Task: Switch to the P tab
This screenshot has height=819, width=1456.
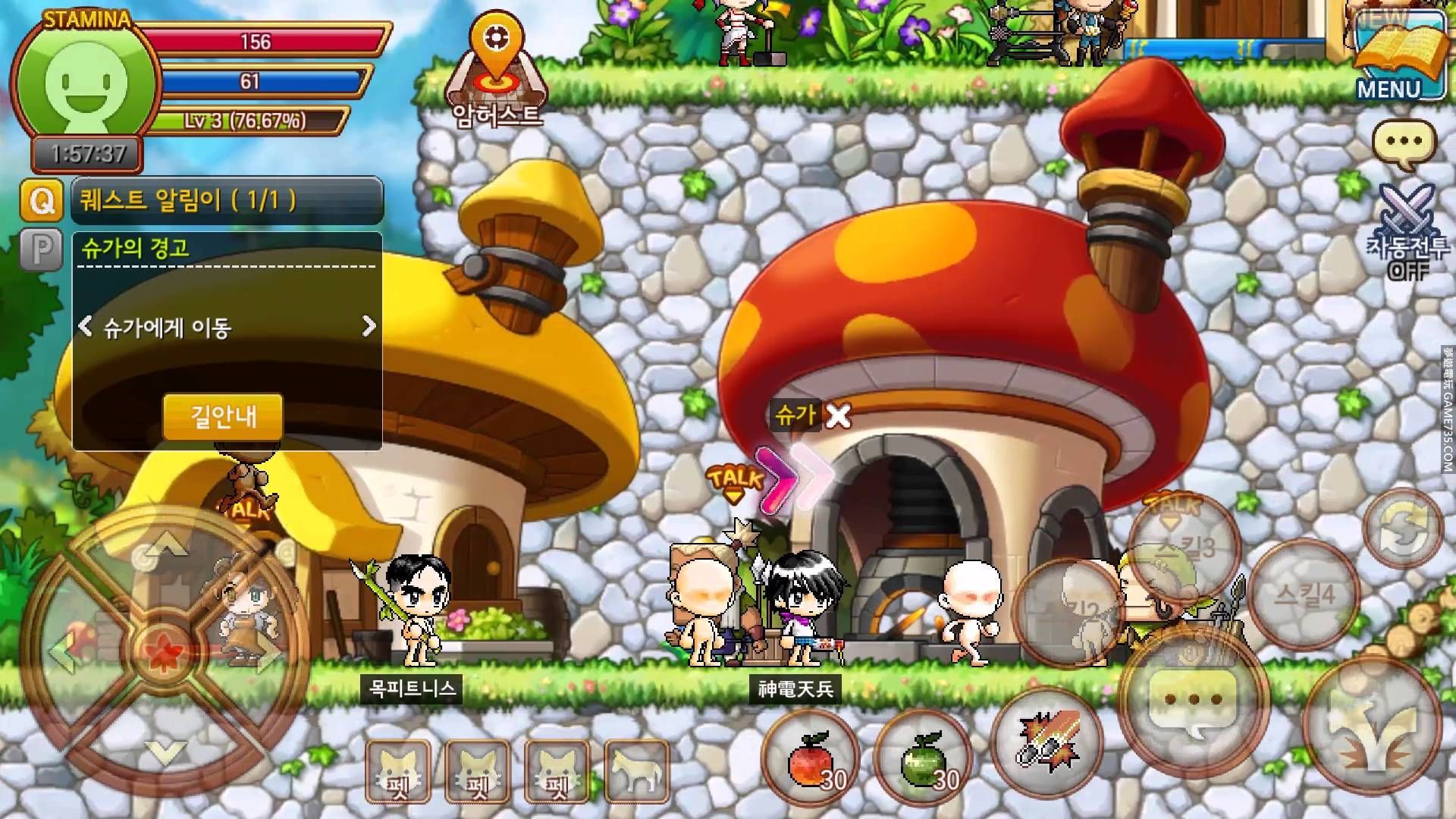Action: point(41,249)
